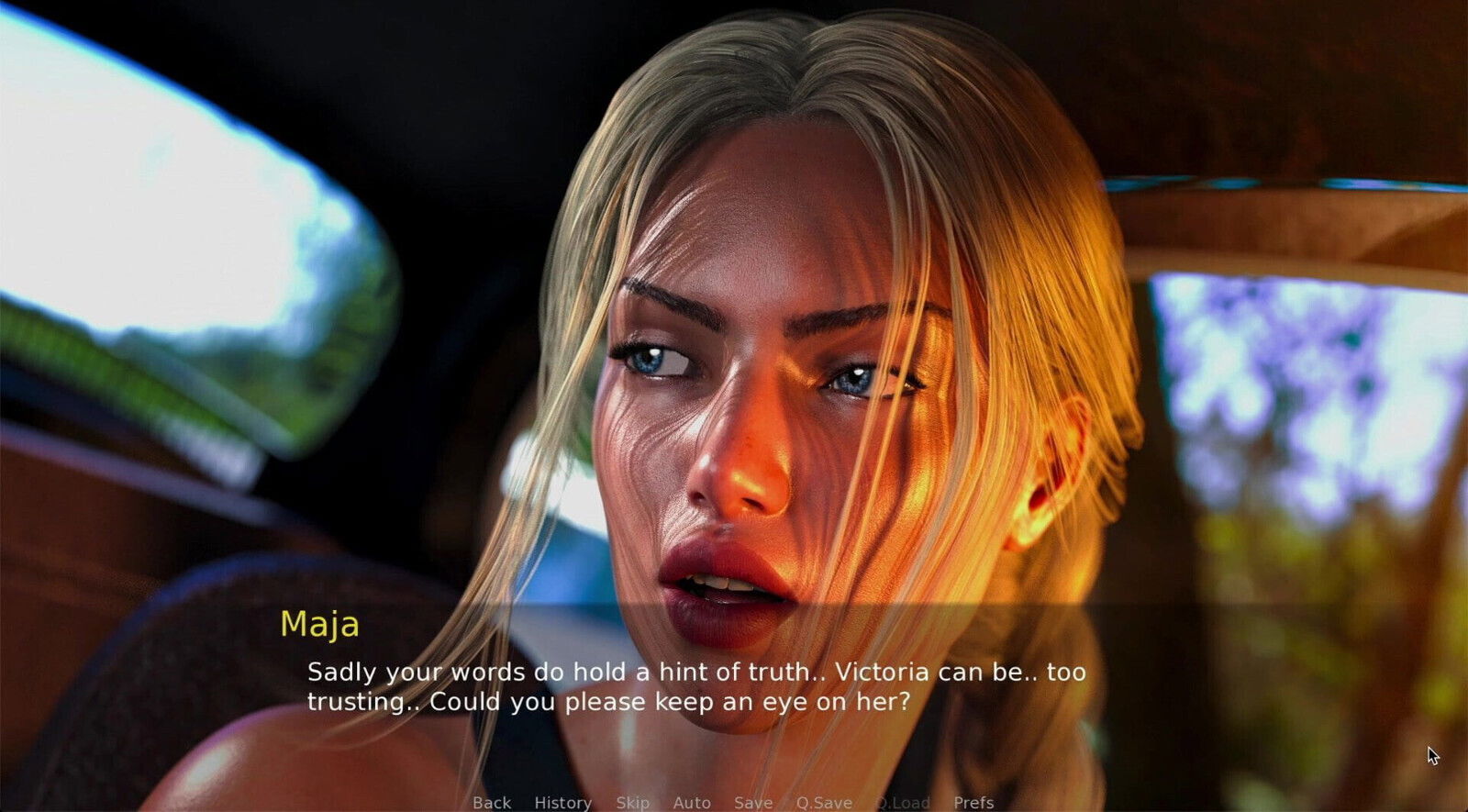The image size is (1468, 812).
Task: Go back with the Back button
Action: coord(492,802)
